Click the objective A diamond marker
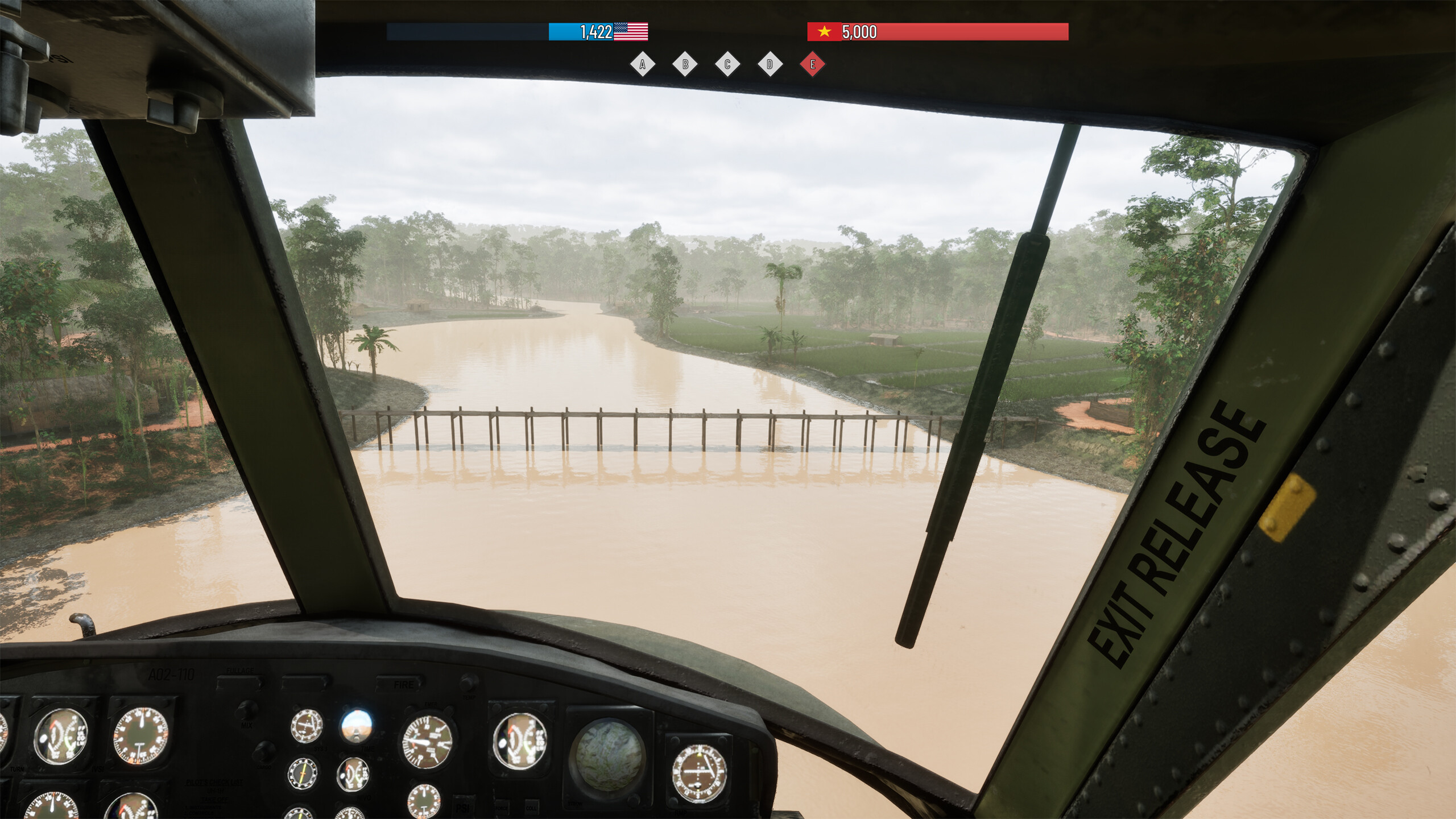The width and height of the screenshot is (1456, 819). click(643, 64)
